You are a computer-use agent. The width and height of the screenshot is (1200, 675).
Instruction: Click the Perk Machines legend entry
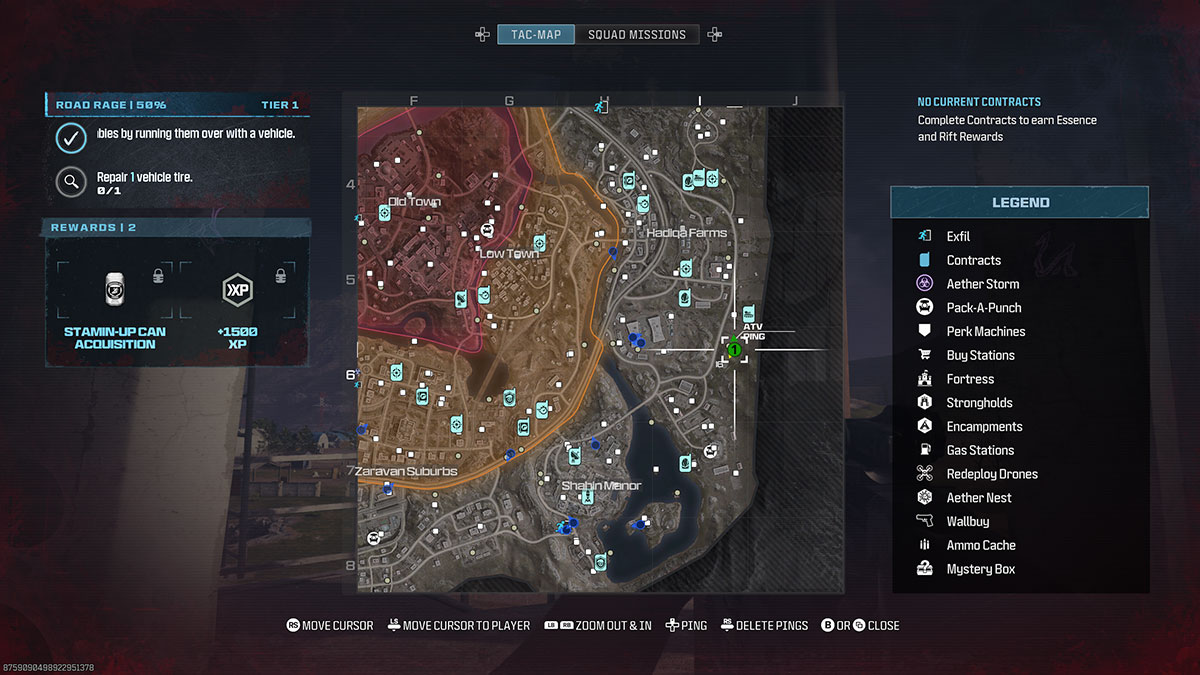(x=985, y=332)
